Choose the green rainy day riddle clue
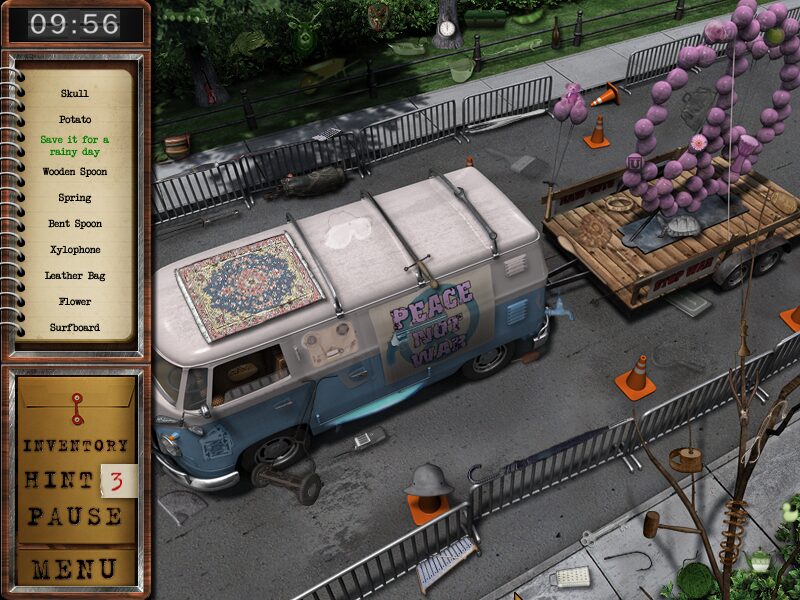800x600 pixels. pos(74,146)
